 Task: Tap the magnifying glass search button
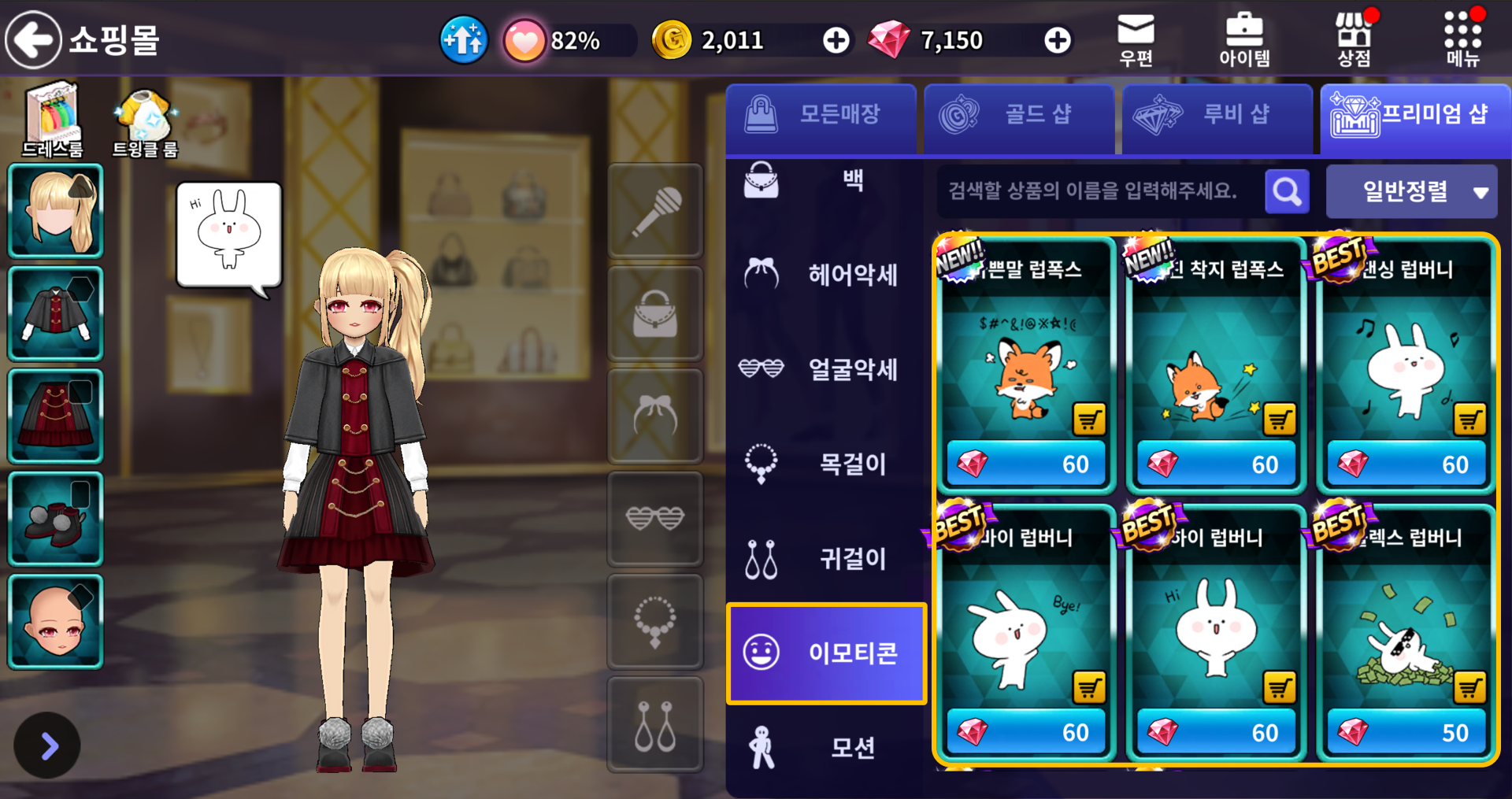(1287, 191)
